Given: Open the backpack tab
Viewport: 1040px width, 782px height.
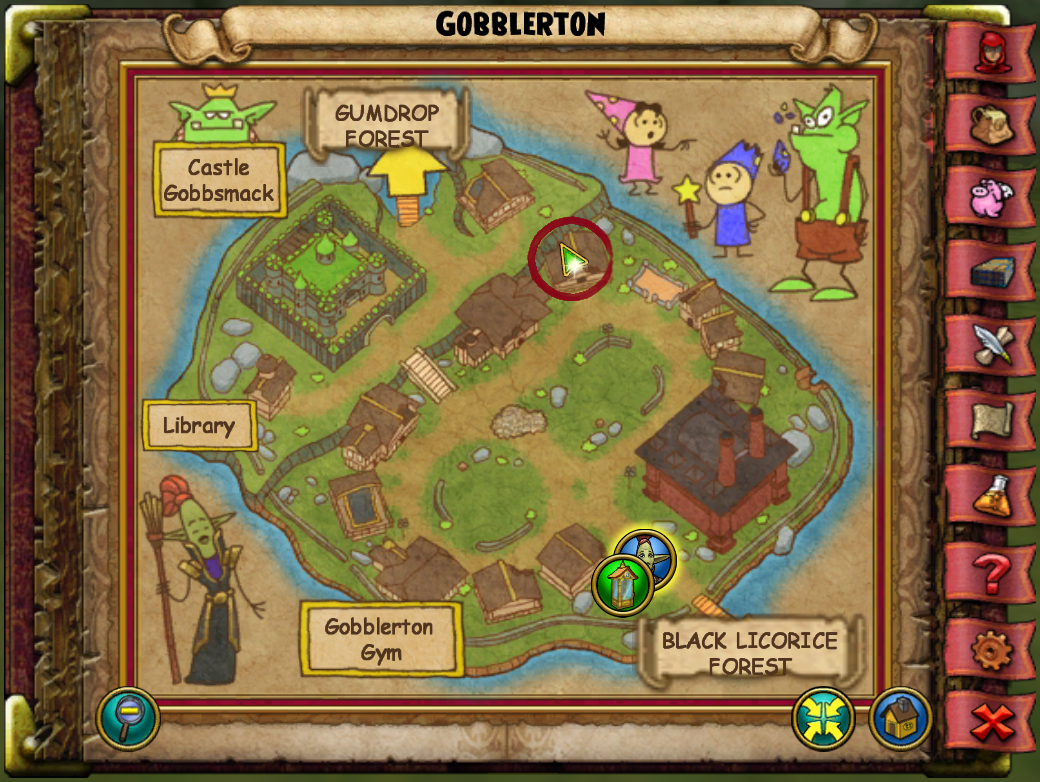Looking at the screenshot, I should click(x=988, y=124).
